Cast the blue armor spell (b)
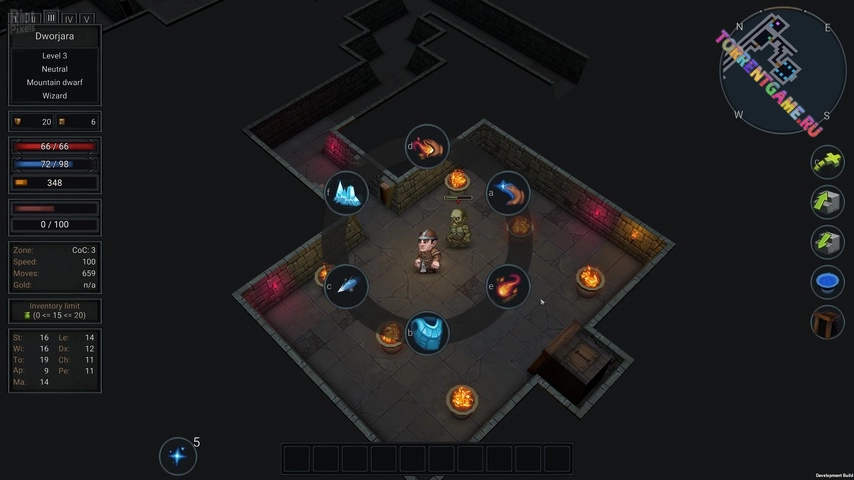The width and height of the screenshot is (854, 480). click(x=427, y=332)
